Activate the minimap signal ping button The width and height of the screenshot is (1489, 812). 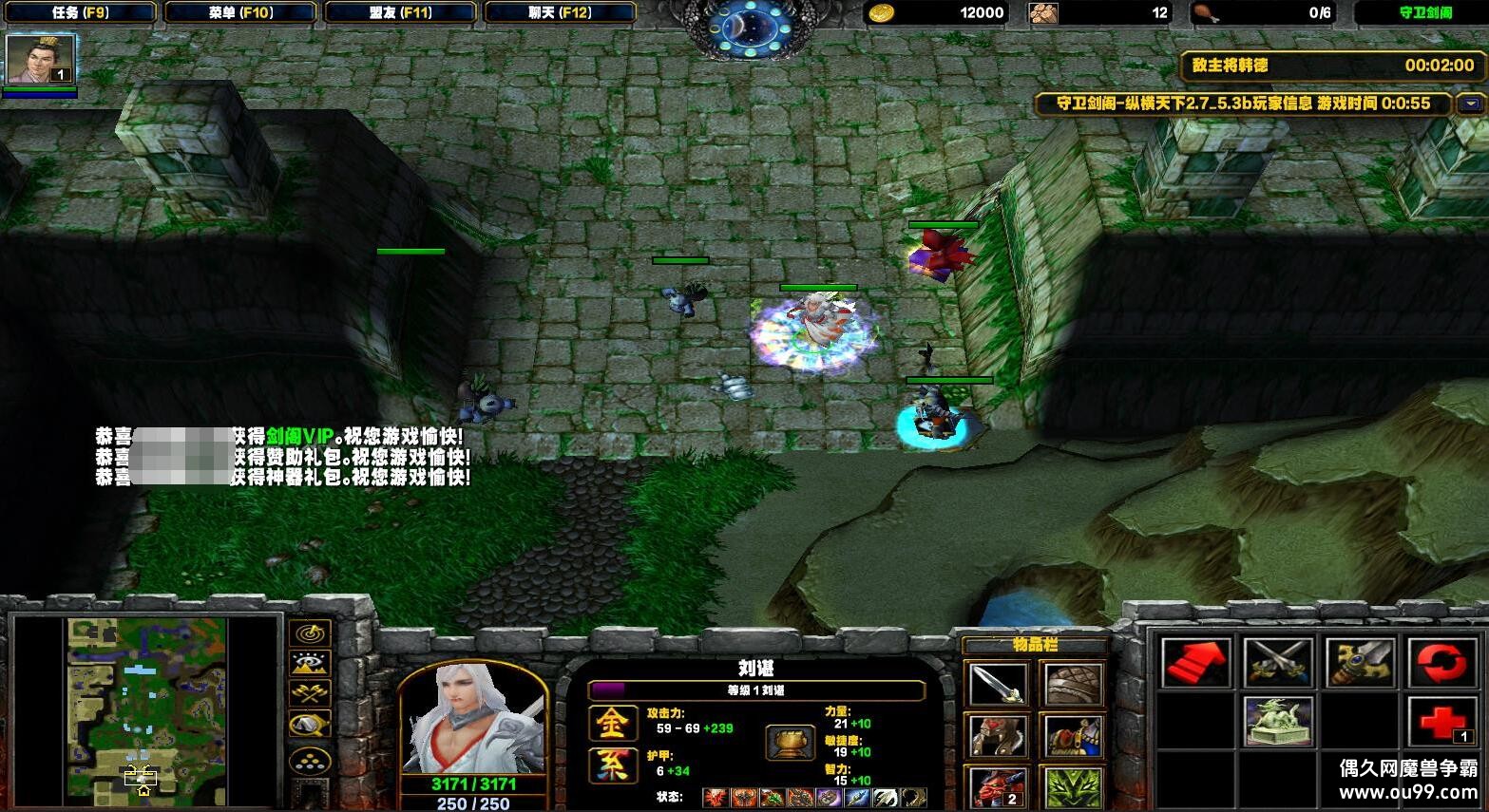(x=310, y=633)
